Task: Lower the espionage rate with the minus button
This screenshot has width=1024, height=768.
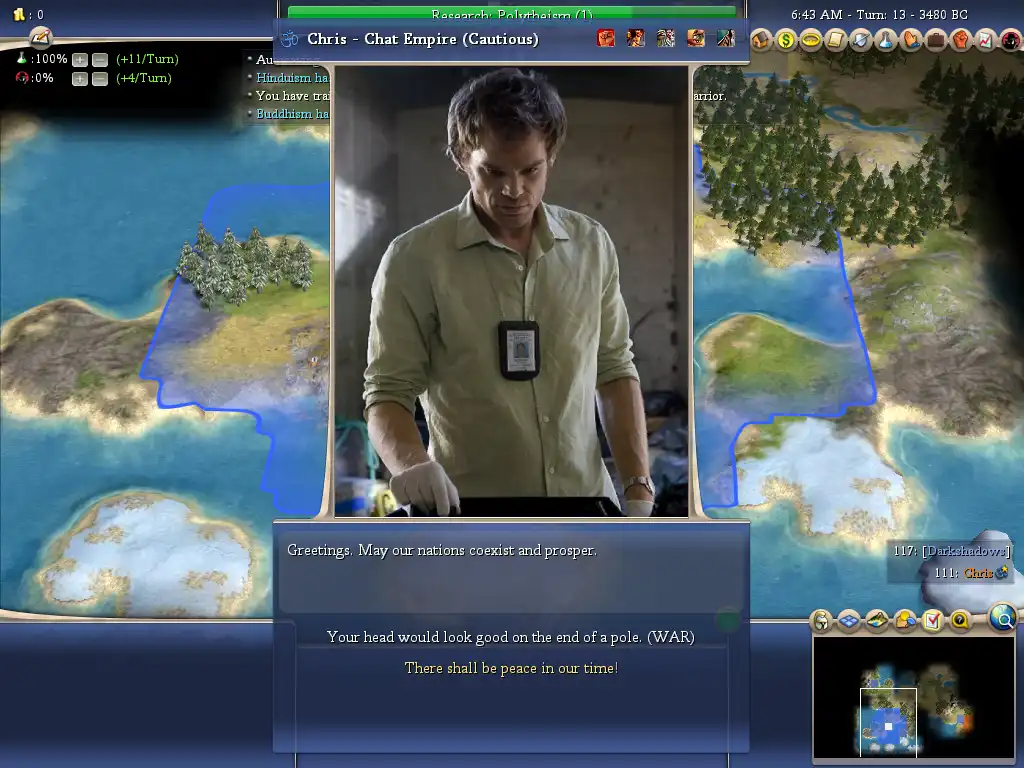Action: point(100,79)
